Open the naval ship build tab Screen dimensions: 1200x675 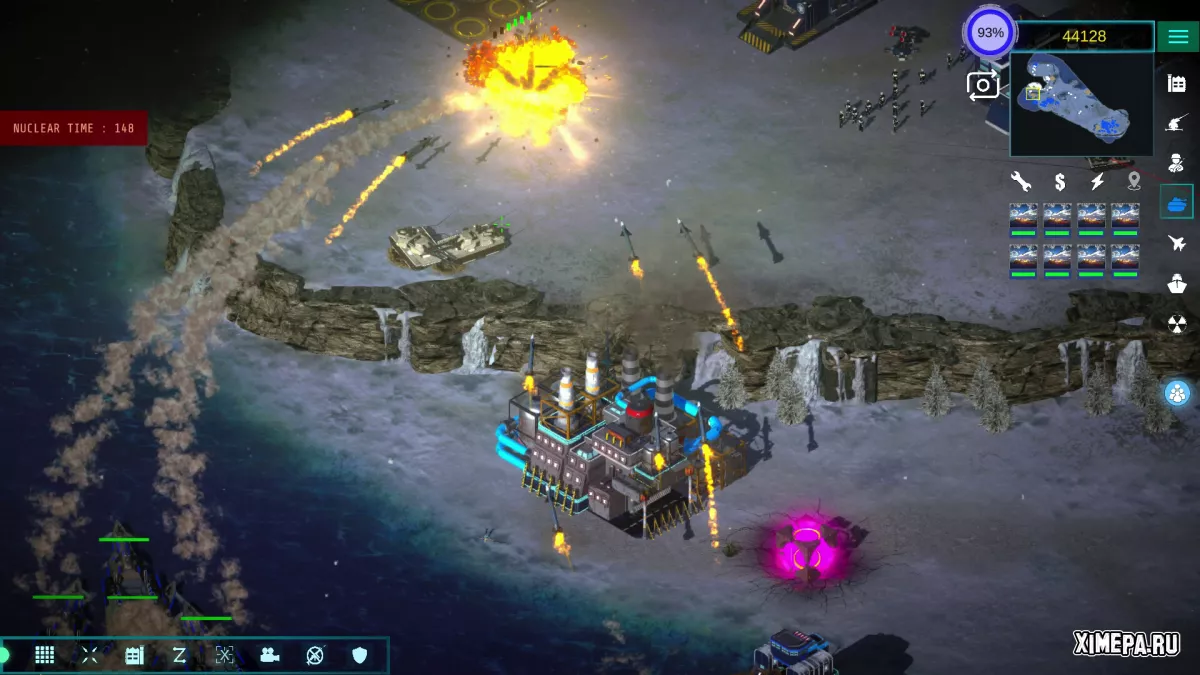pos(1177,283)
